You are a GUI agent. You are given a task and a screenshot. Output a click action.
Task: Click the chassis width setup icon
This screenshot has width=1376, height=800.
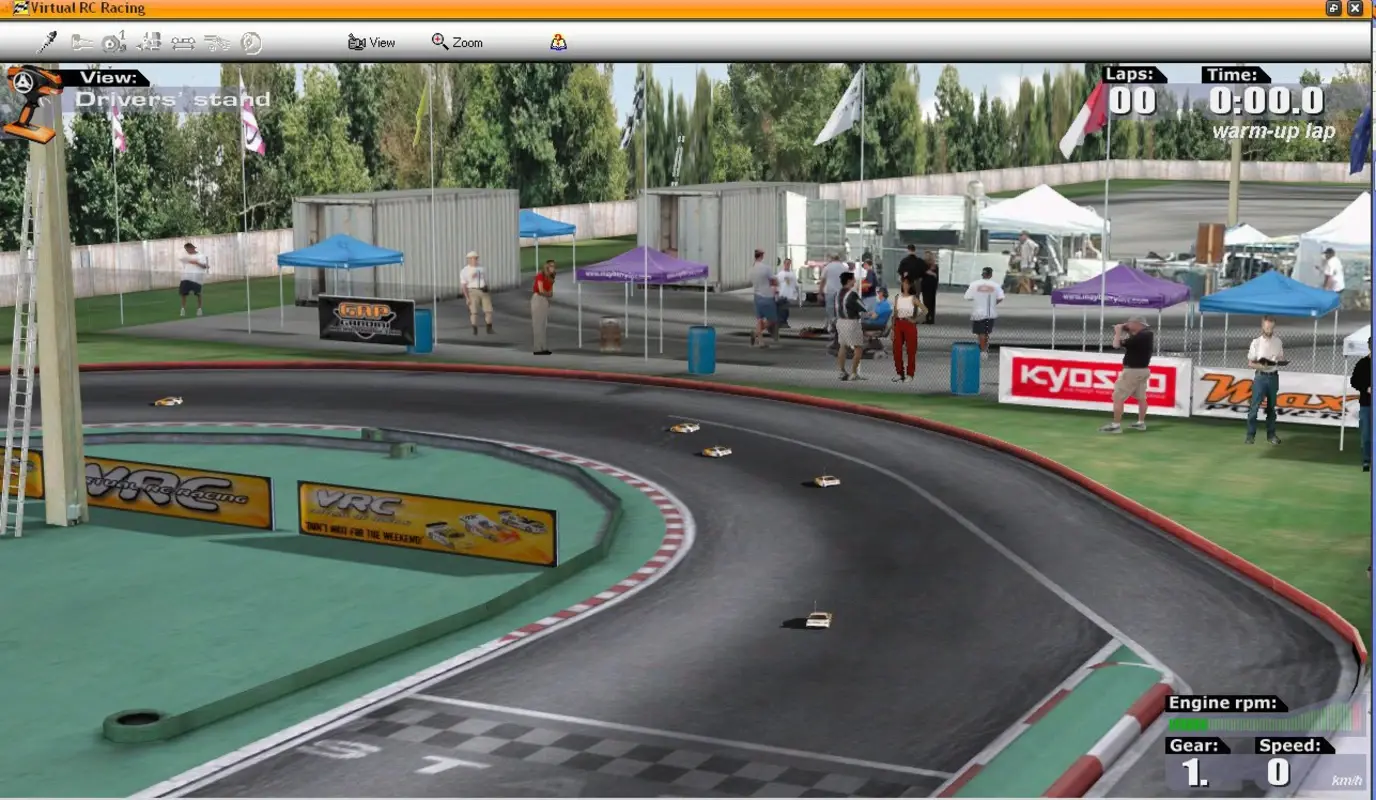182,43
